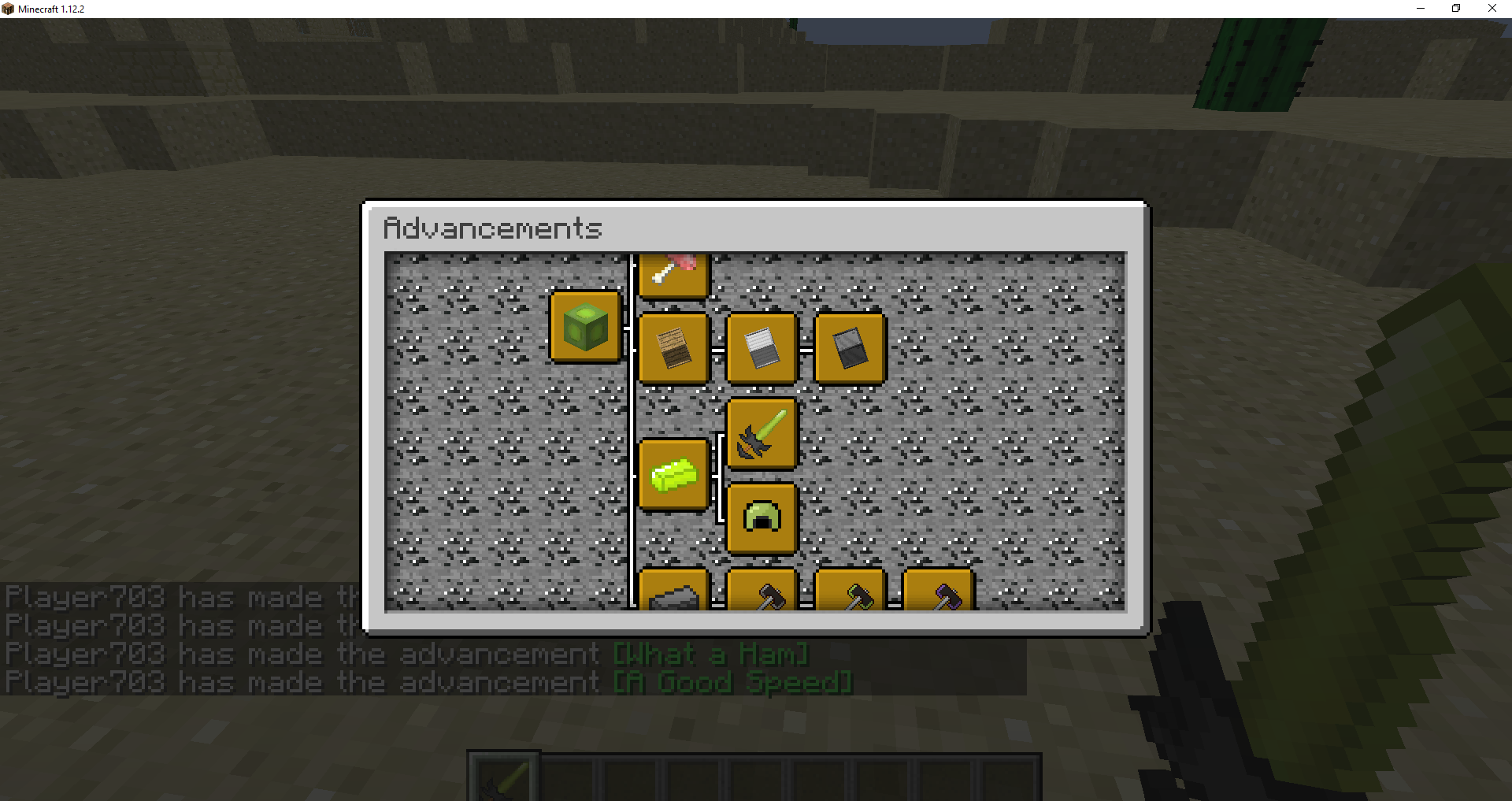This screenshot has height=801, width=1512.
Task: Click the slime helmet advancement icon
Action: pos(762,517)
